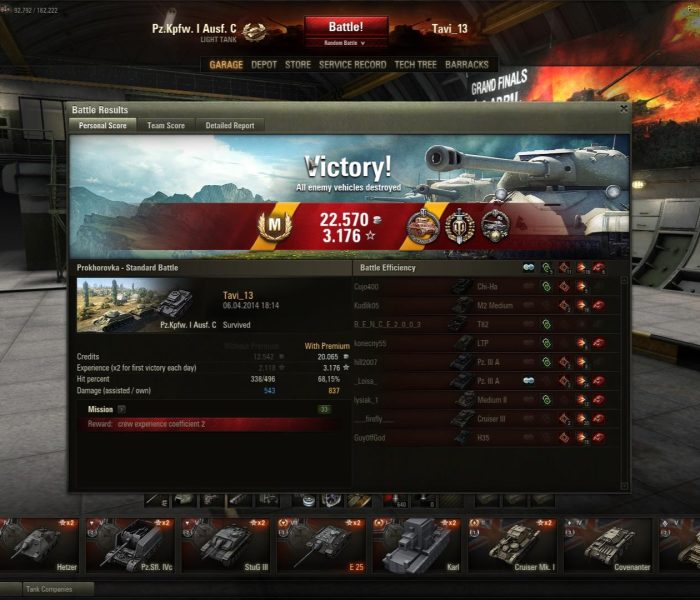Open the Random Battle mode dropdown

pos(345,43)
